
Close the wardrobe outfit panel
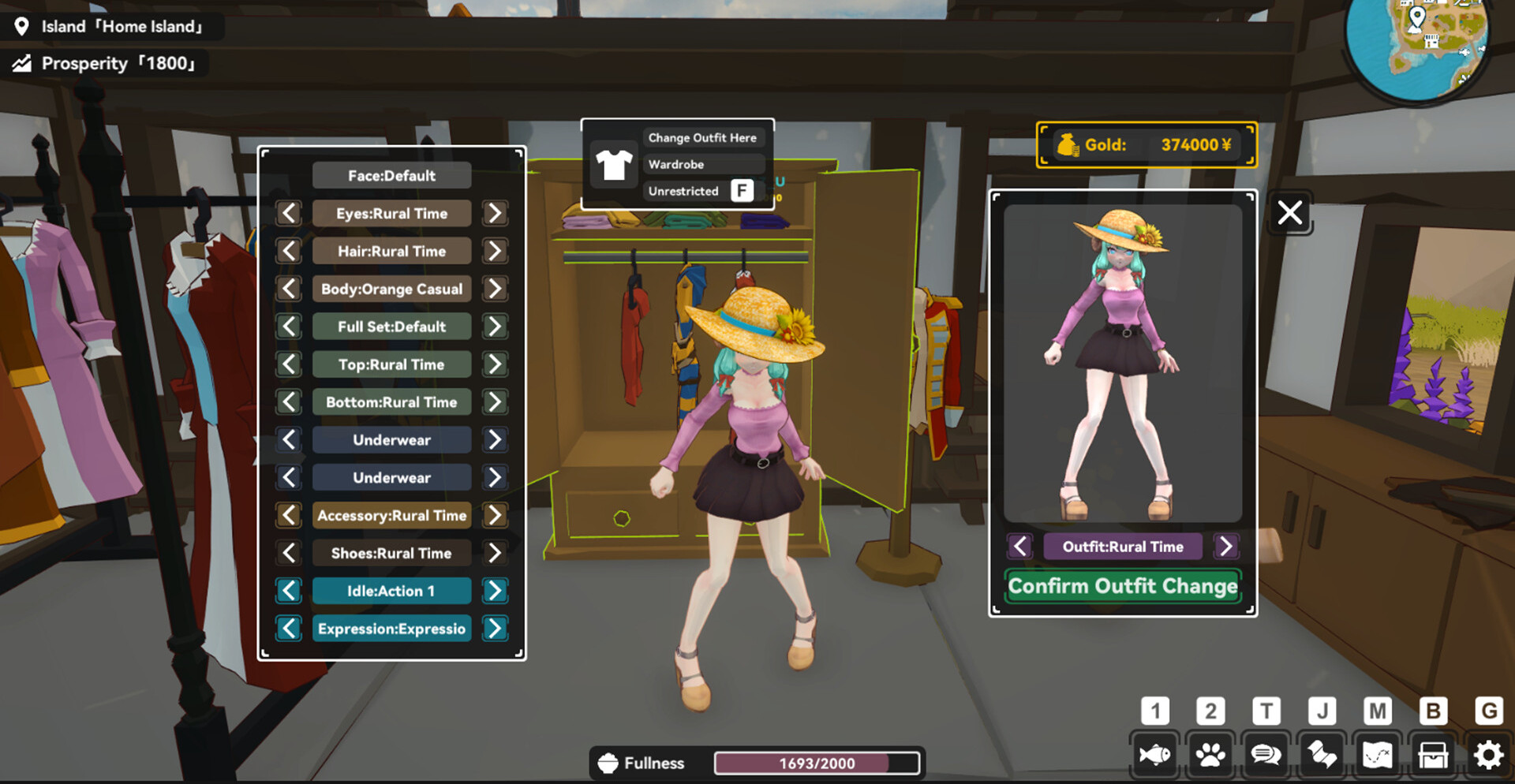pyautogui.click(x=1290, y=212)
